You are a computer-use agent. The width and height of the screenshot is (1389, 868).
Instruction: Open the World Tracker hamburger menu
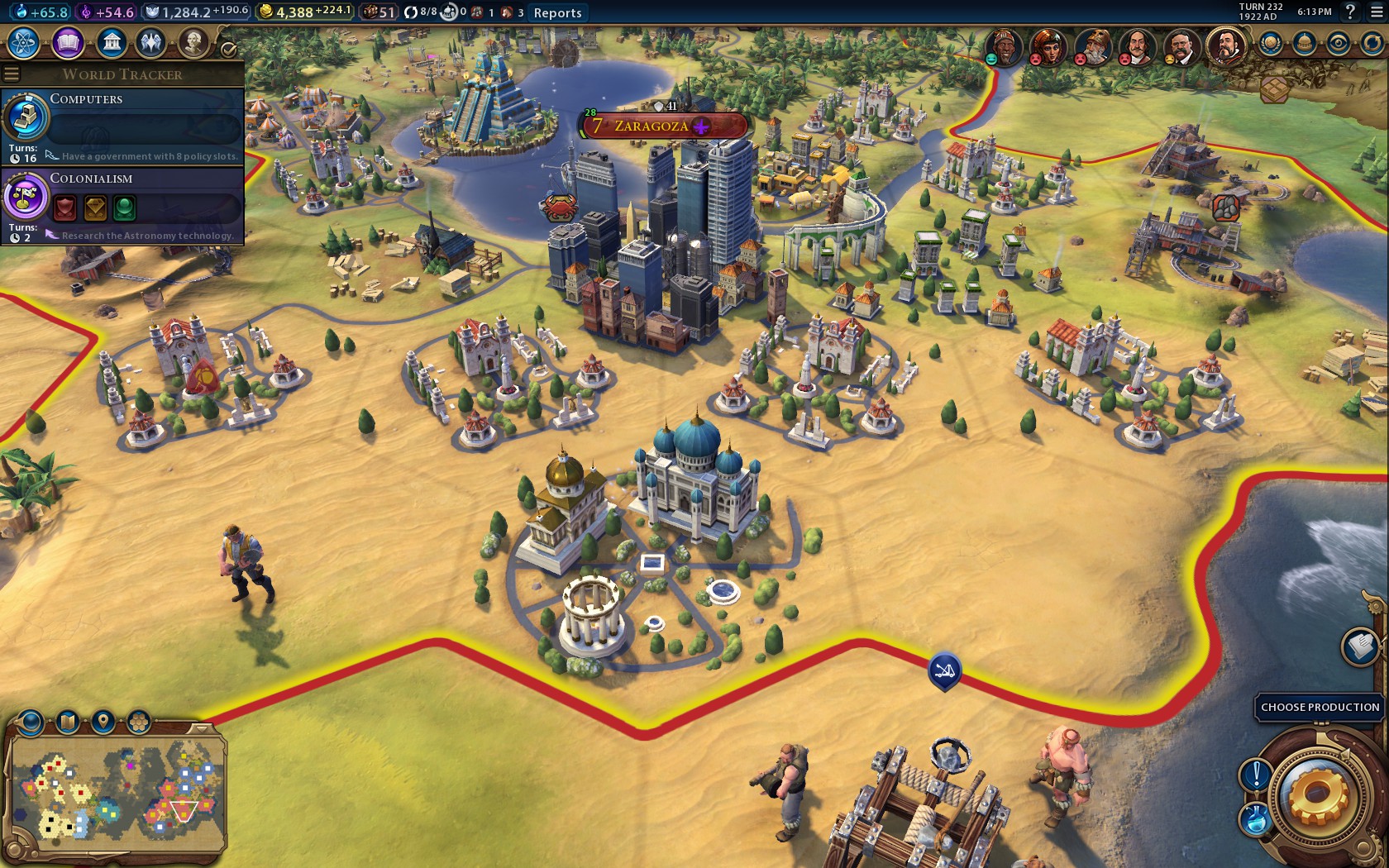pyautogui.click(x=12, y=72)
